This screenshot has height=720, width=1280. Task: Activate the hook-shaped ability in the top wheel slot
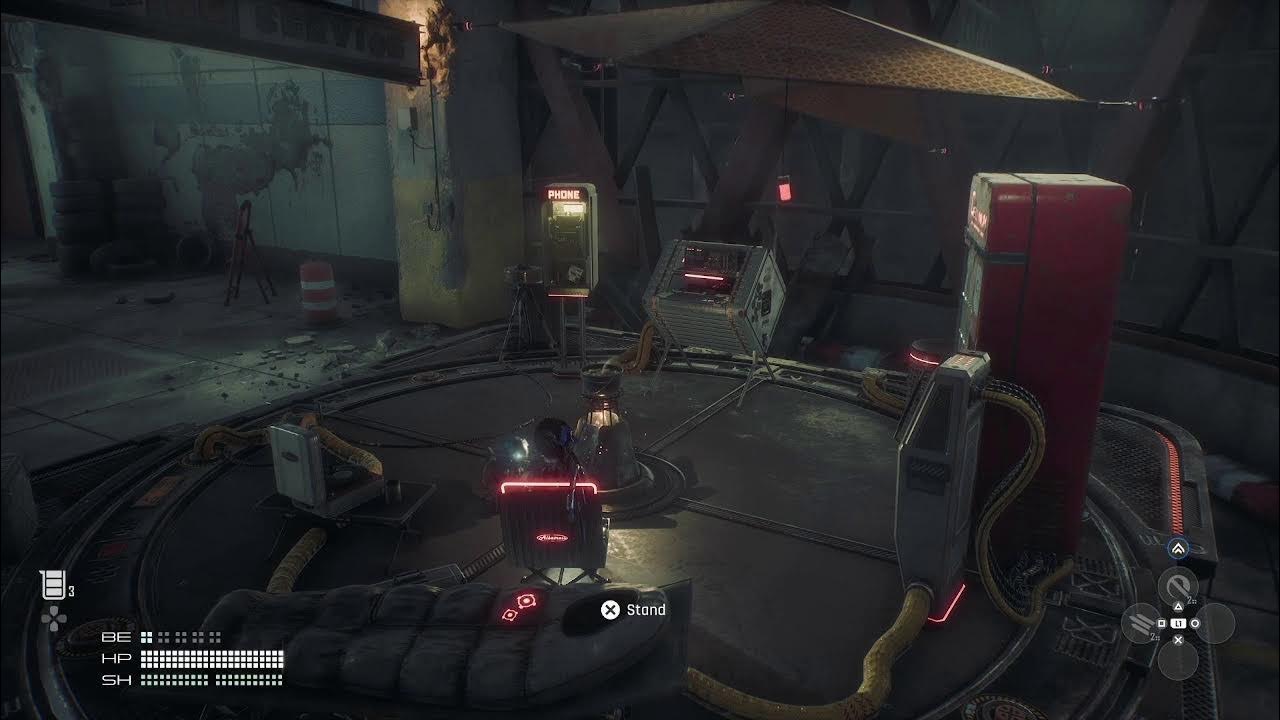point(1177,585)
